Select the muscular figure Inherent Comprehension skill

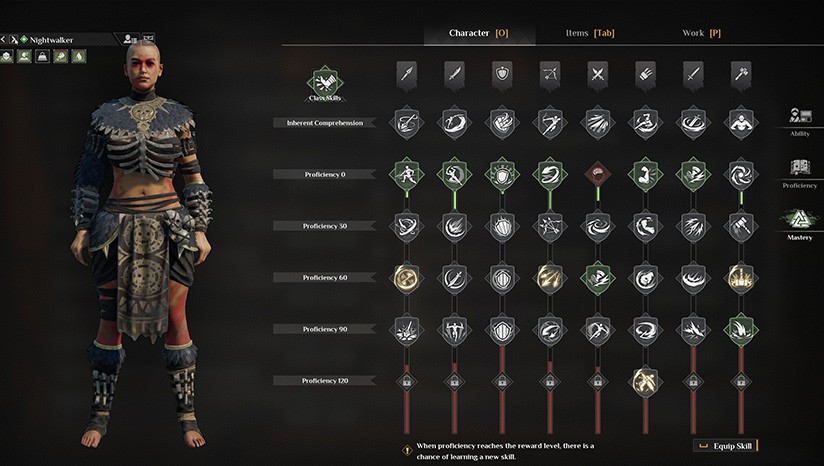pos(740,122)
